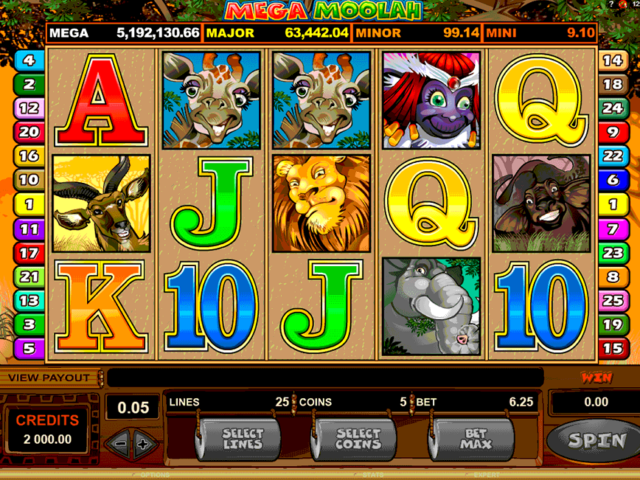Open the View Payout table
640x480 pixels.
pos(50,378)
